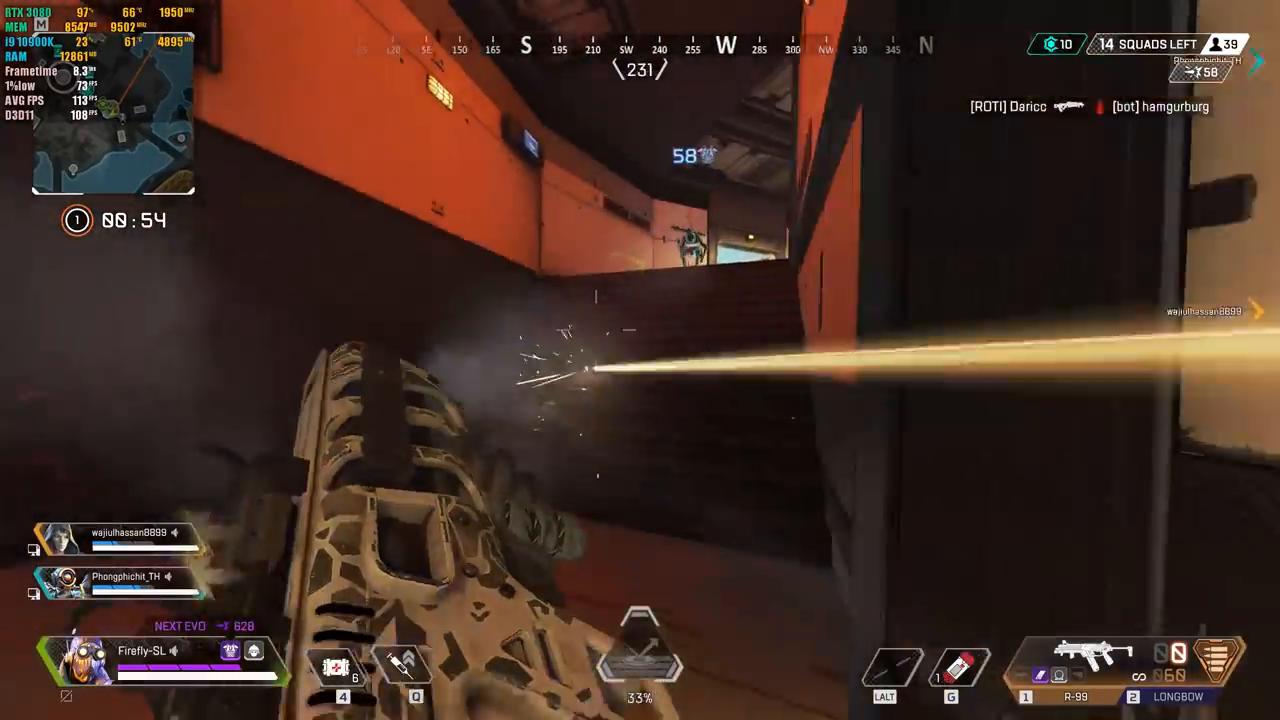Click the purple magazine attachment icon
This screenshot has height=720, width=1280.
pos(1040,676)
